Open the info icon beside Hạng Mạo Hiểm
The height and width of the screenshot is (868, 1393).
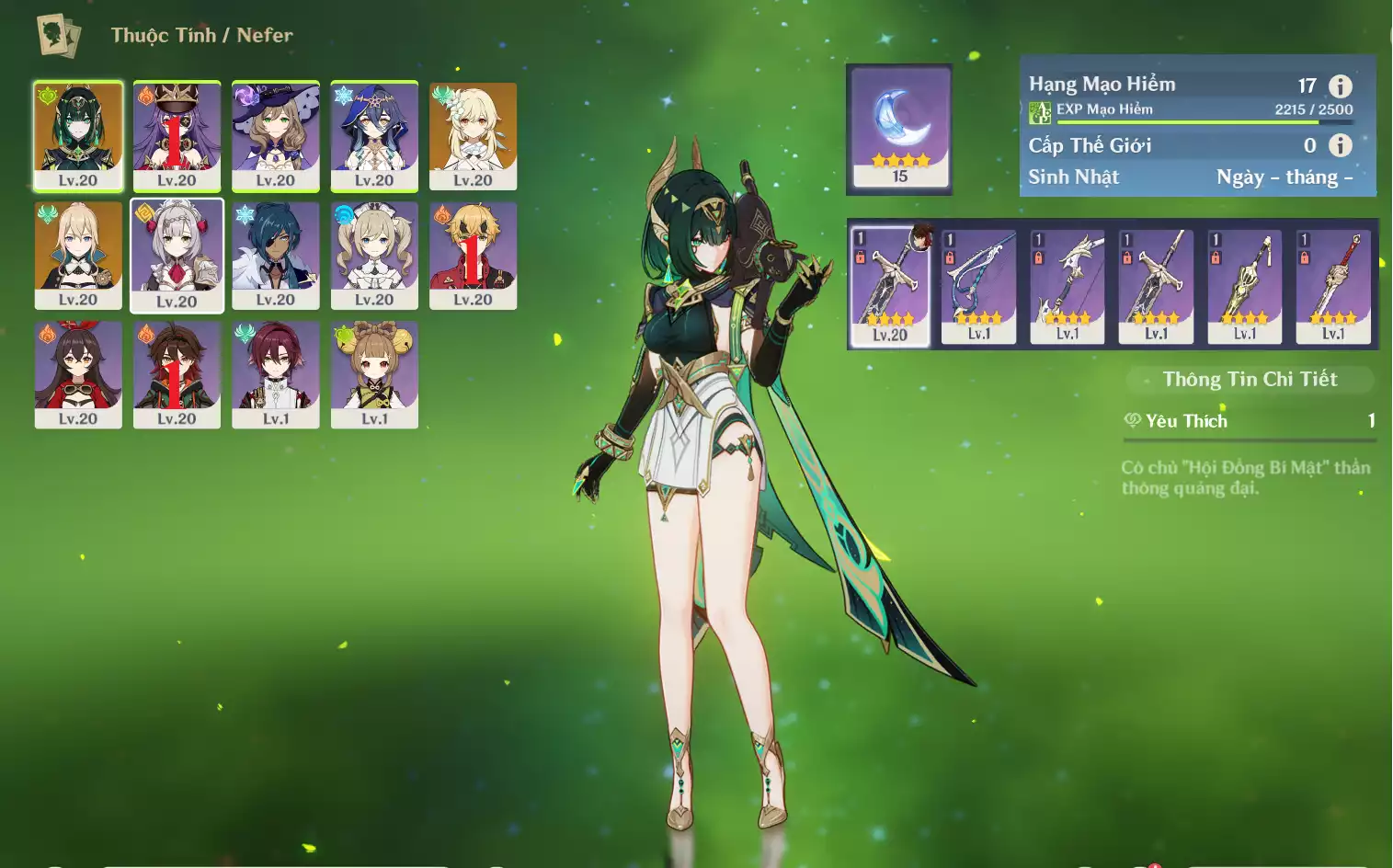pyautogui.click(x=1341, y=86)
